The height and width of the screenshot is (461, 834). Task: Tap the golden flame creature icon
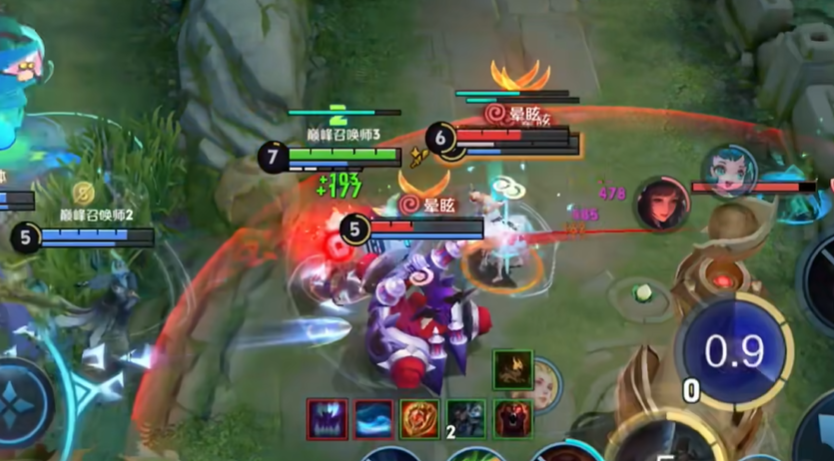(x=512, y=370)
